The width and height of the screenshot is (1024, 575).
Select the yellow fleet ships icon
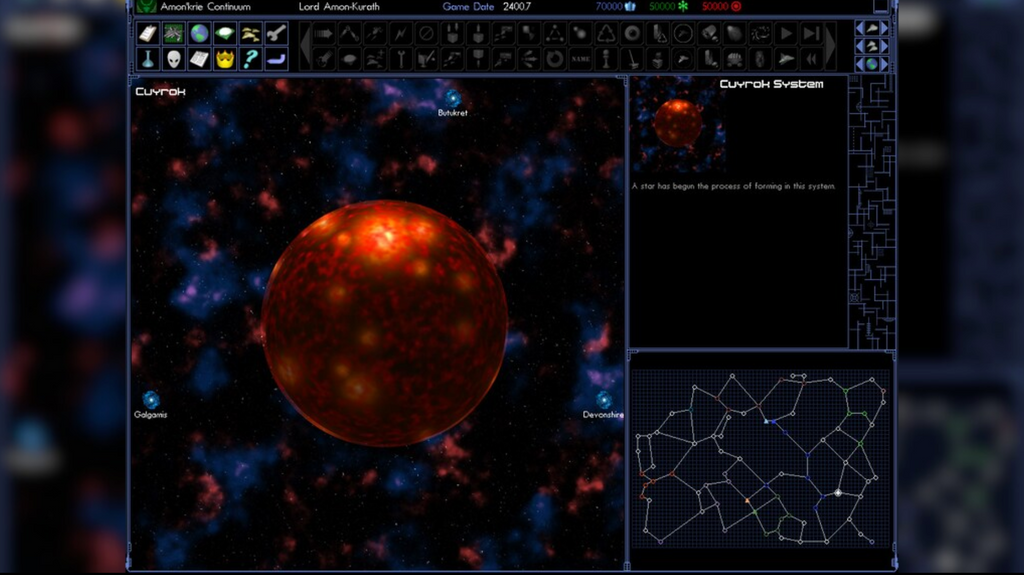(x=251, y=34)
